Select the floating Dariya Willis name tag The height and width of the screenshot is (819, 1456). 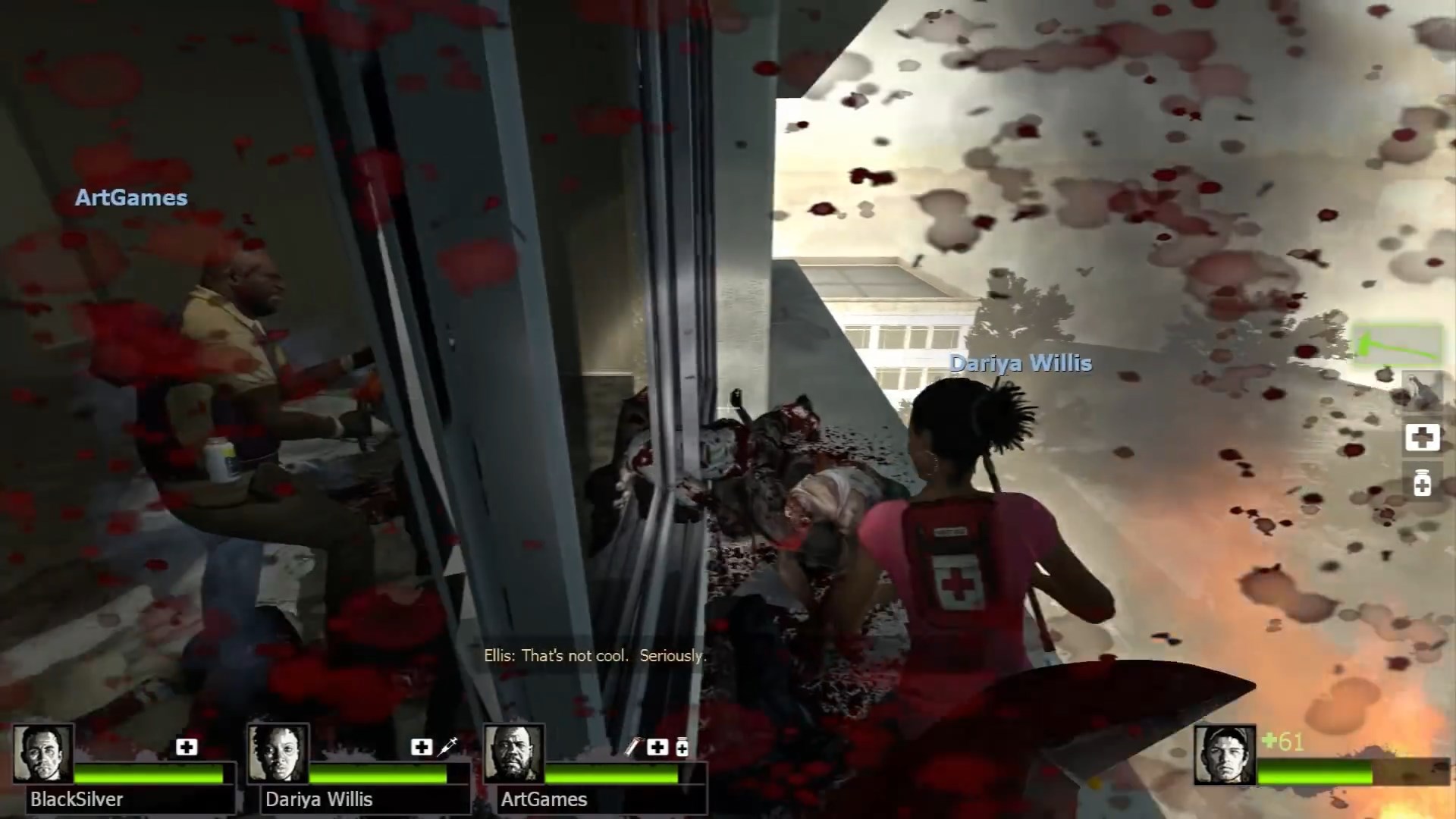tap(1021, 363)
